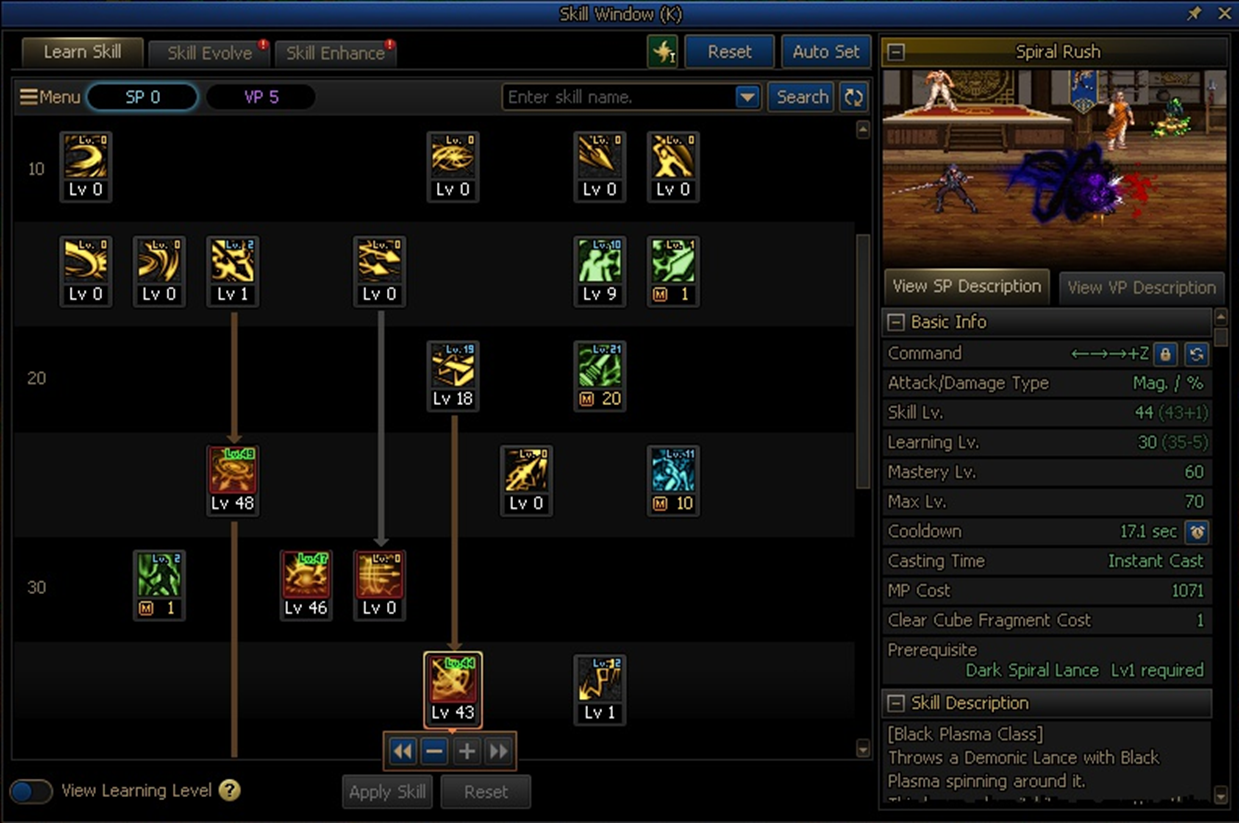
Task: Click the Reset button beside Auto Set
Action: [x=729, y=52]
